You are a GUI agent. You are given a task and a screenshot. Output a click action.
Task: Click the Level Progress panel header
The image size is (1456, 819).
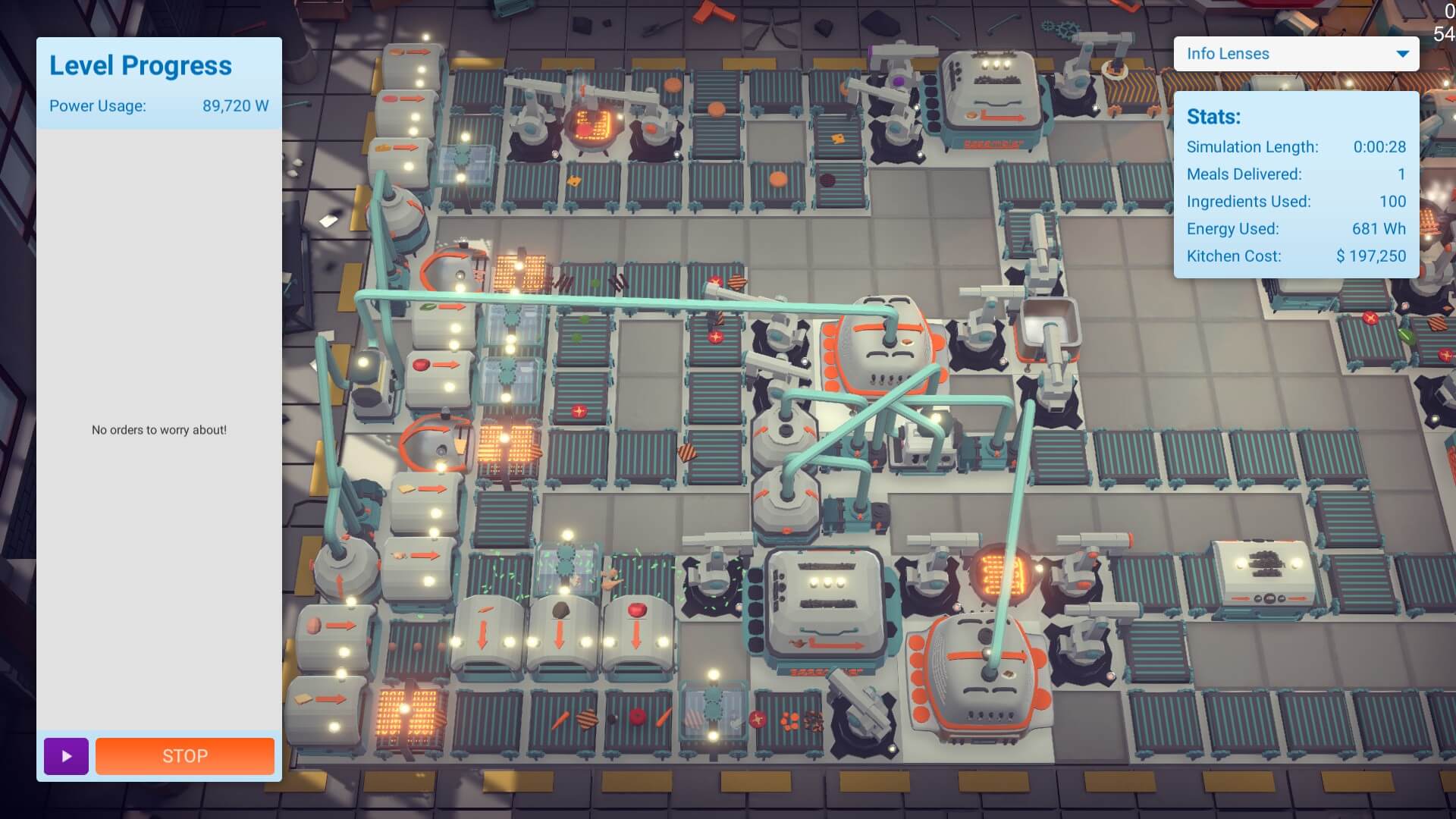coord(140,65)
